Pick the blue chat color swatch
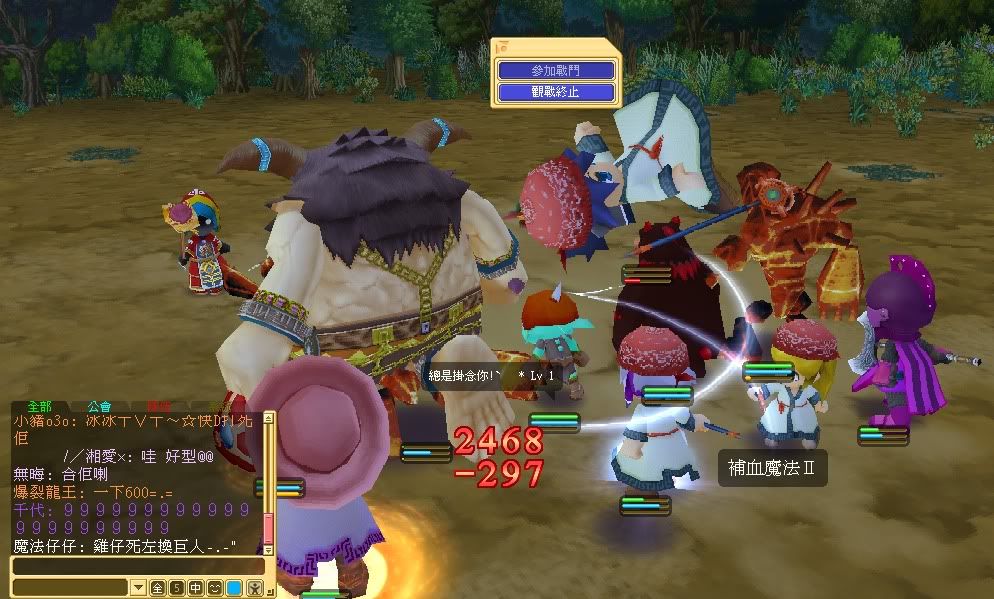The image size is (994, 599). coord(233,587)
